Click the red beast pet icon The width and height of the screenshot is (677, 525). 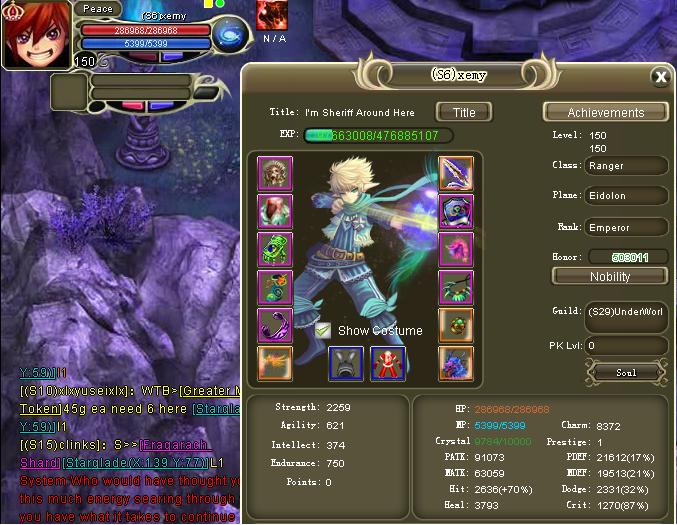pos(272,15)
